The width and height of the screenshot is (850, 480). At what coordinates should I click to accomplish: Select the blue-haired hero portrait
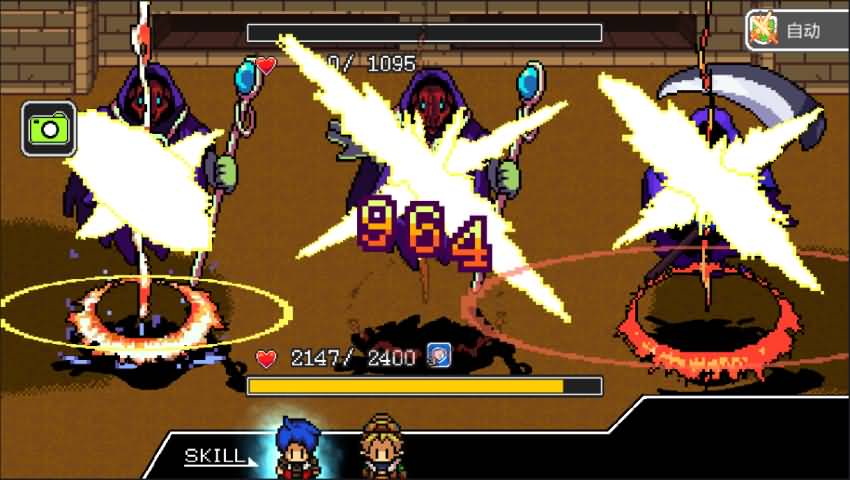click(x=296, y=446)
